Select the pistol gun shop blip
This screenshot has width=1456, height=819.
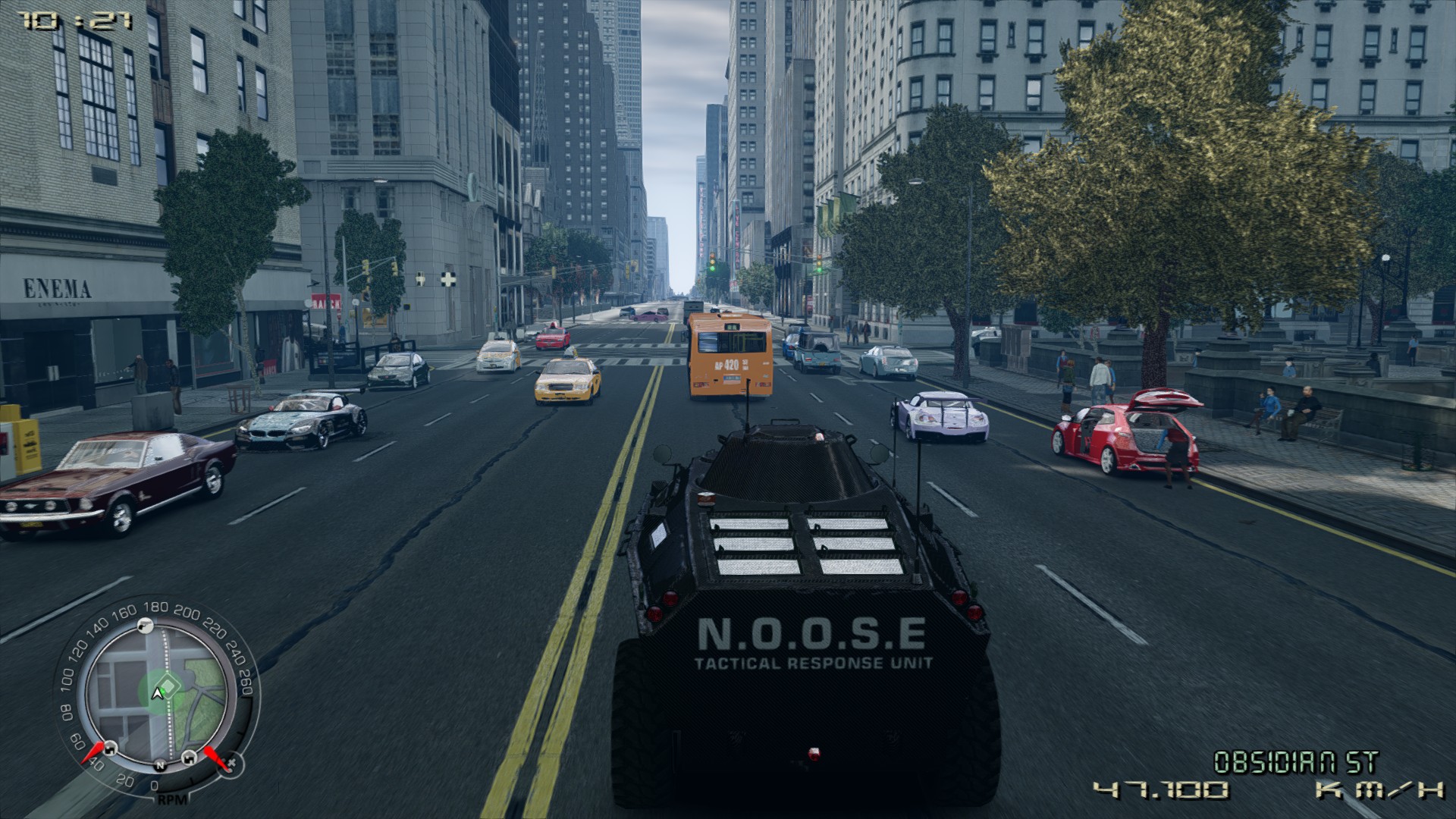pyautogui.click(x=146, y=624)
